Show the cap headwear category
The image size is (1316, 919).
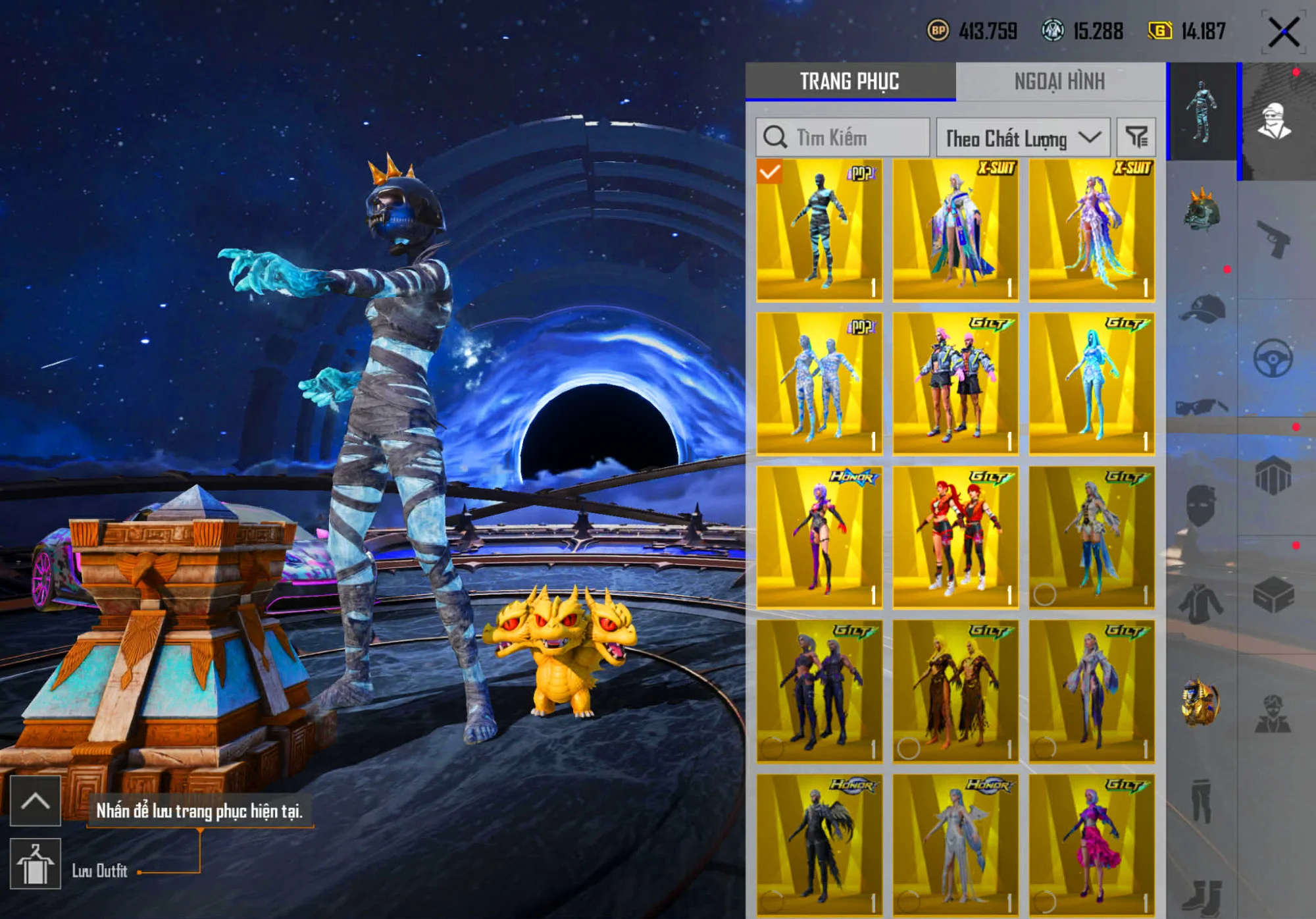pos(1202,309)
